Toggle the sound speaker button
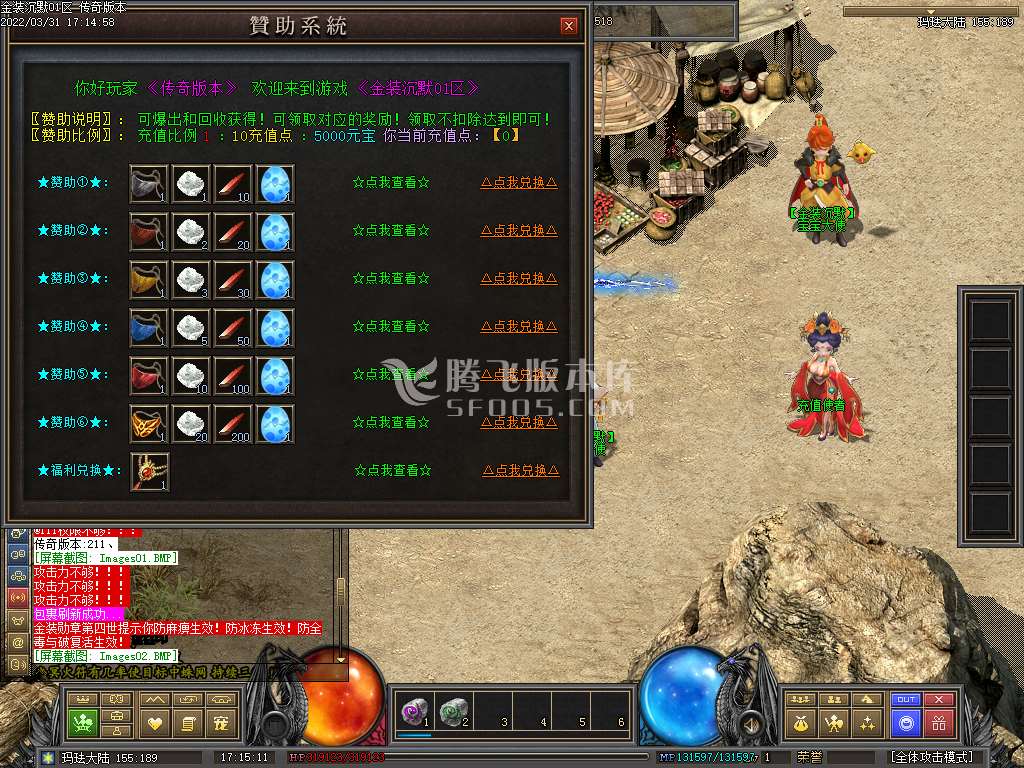 [x=749, y=722]
